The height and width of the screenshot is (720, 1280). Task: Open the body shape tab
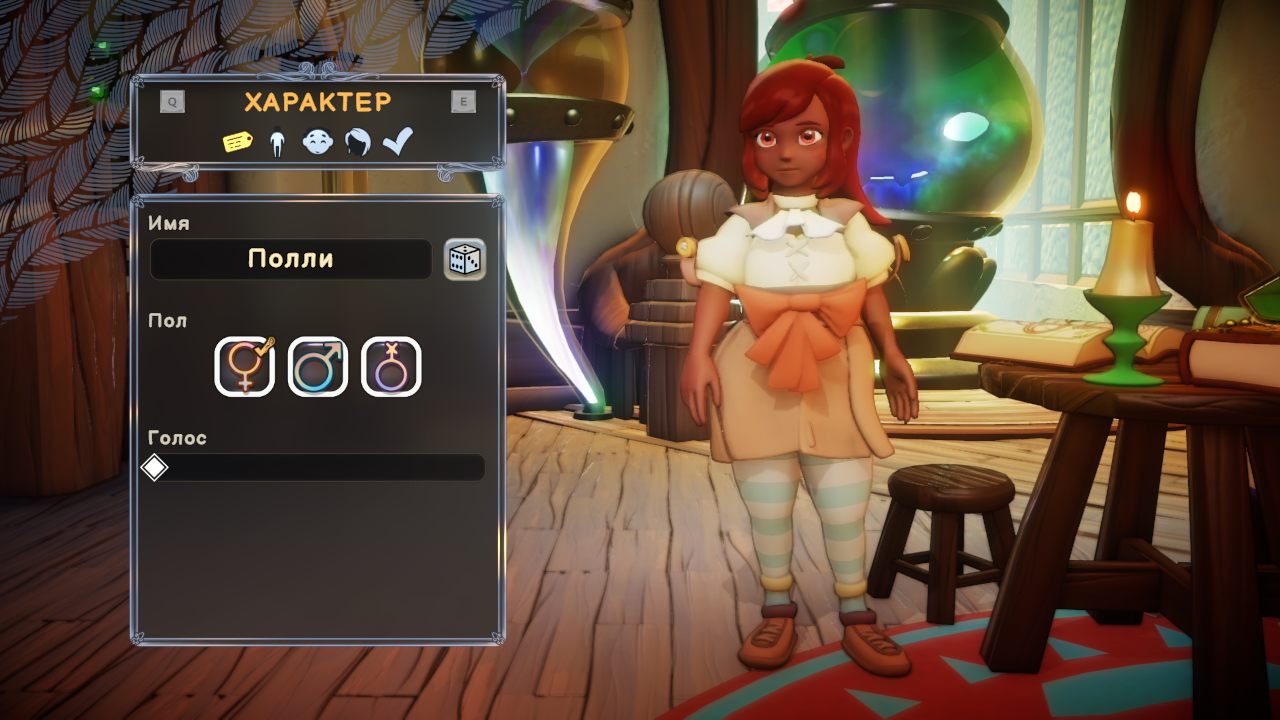277,144
